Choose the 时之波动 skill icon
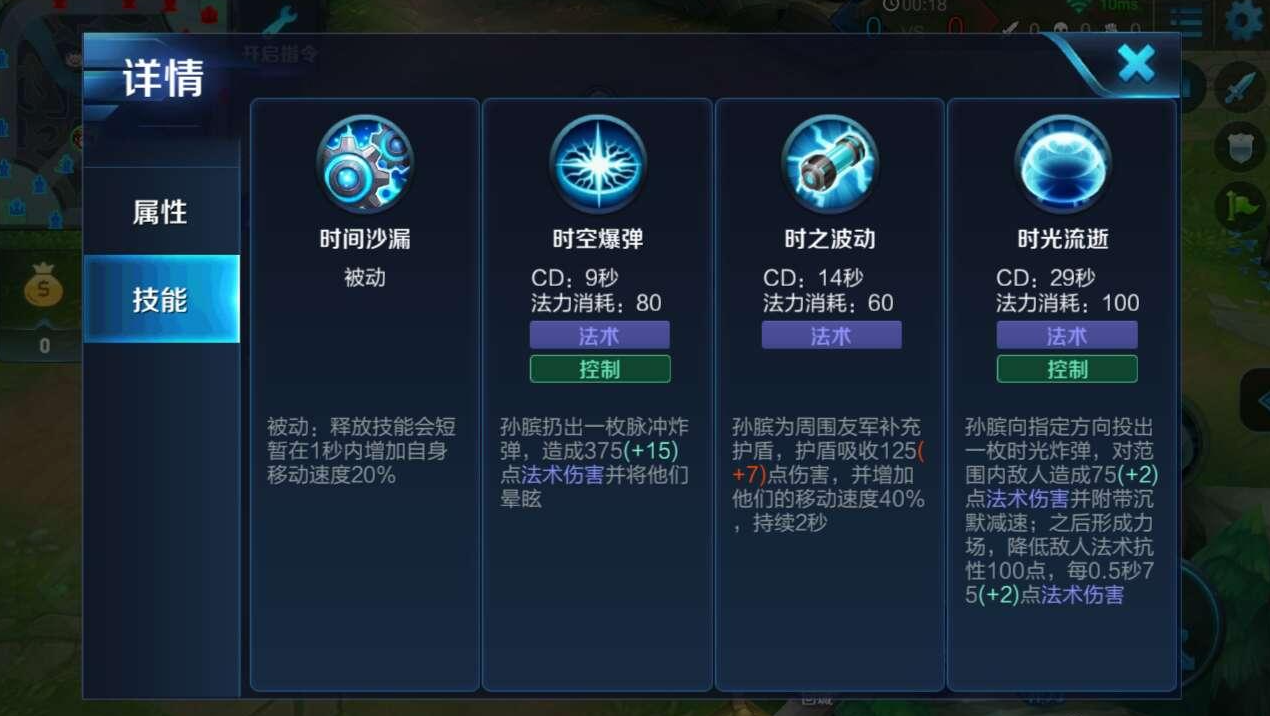The image size is (1270, 716). tap(830, 163)
